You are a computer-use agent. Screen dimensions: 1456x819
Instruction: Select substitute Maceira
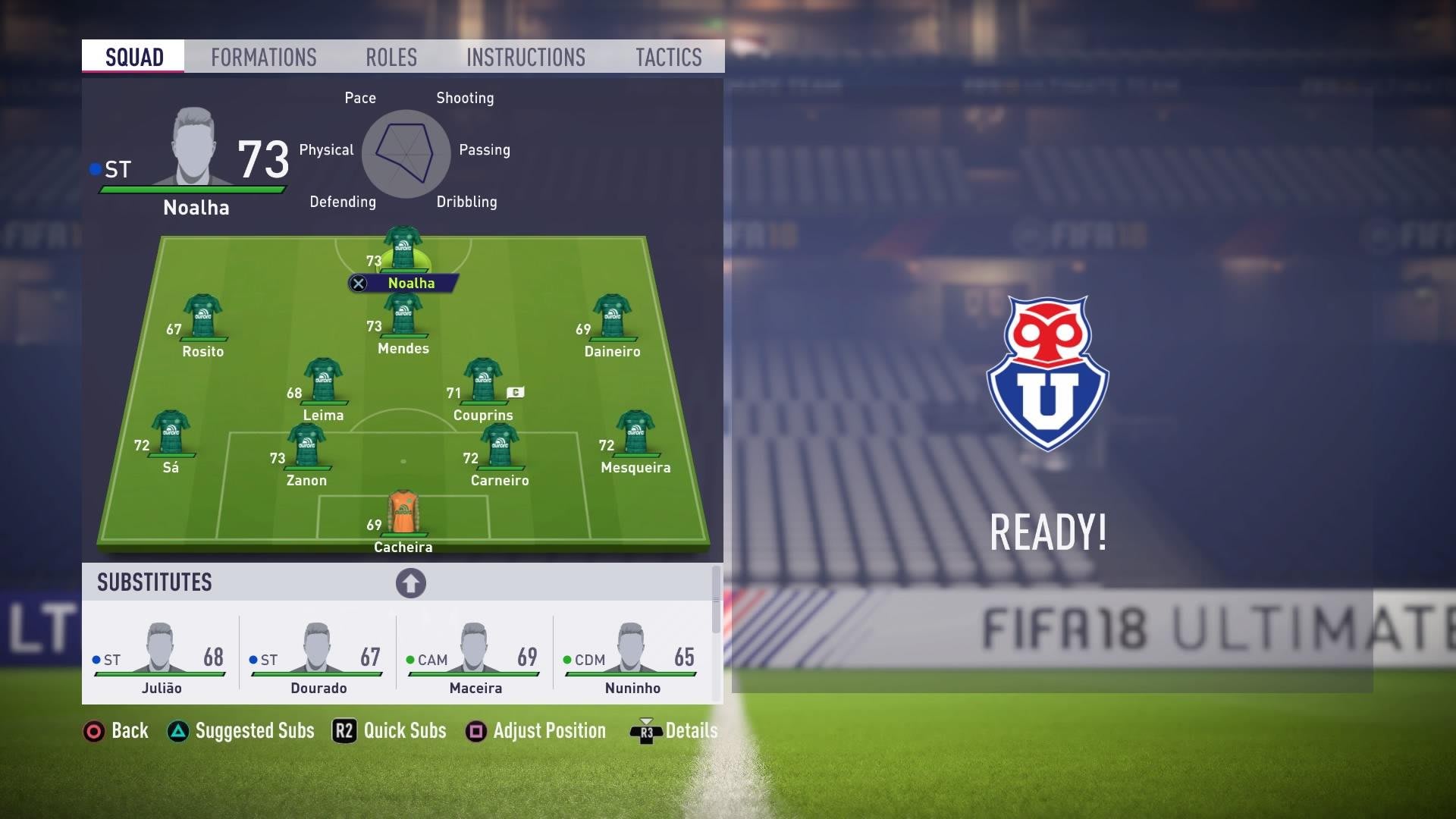[x=475, y=656]
